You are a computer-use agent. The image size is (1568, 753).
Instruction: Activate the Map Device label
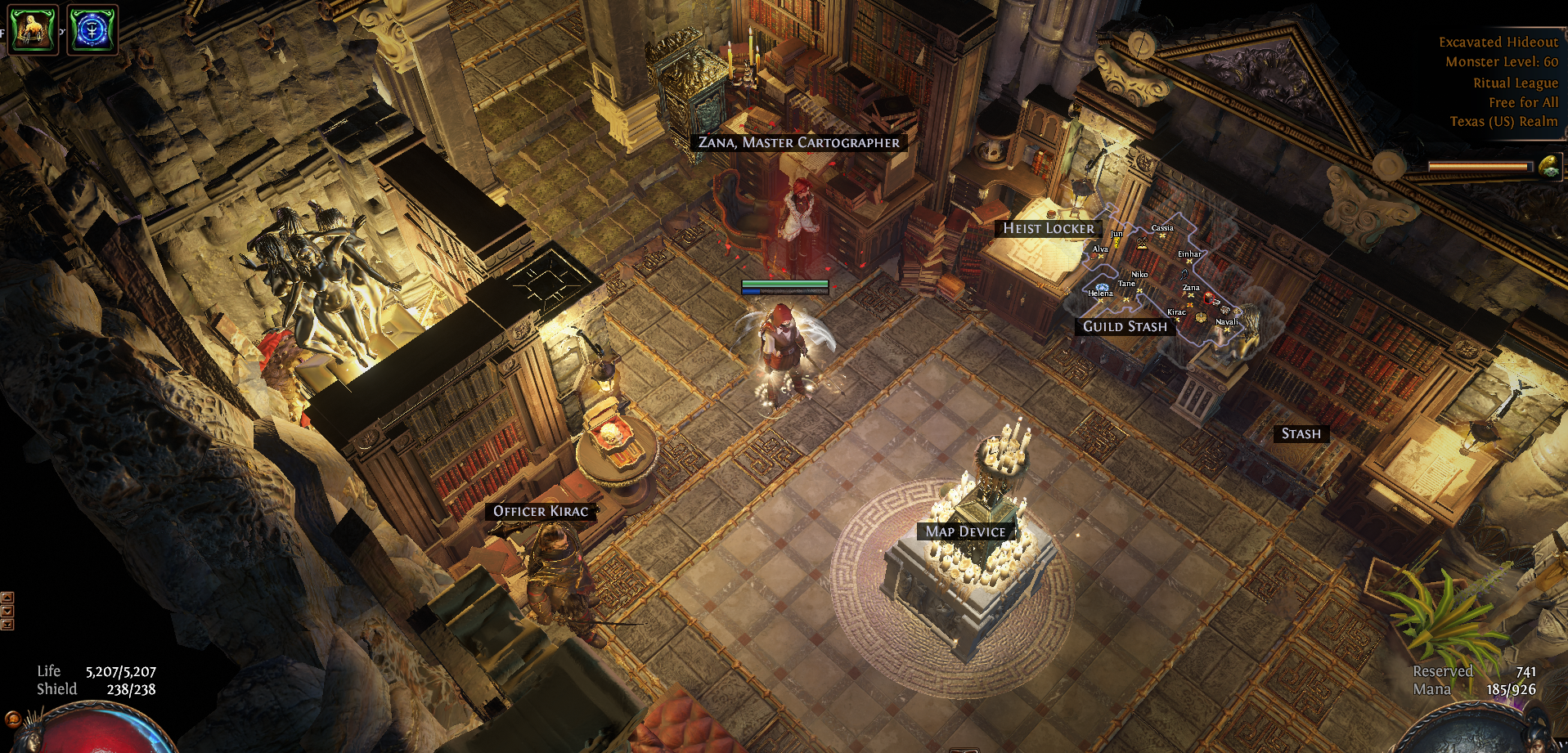(965, 531)
